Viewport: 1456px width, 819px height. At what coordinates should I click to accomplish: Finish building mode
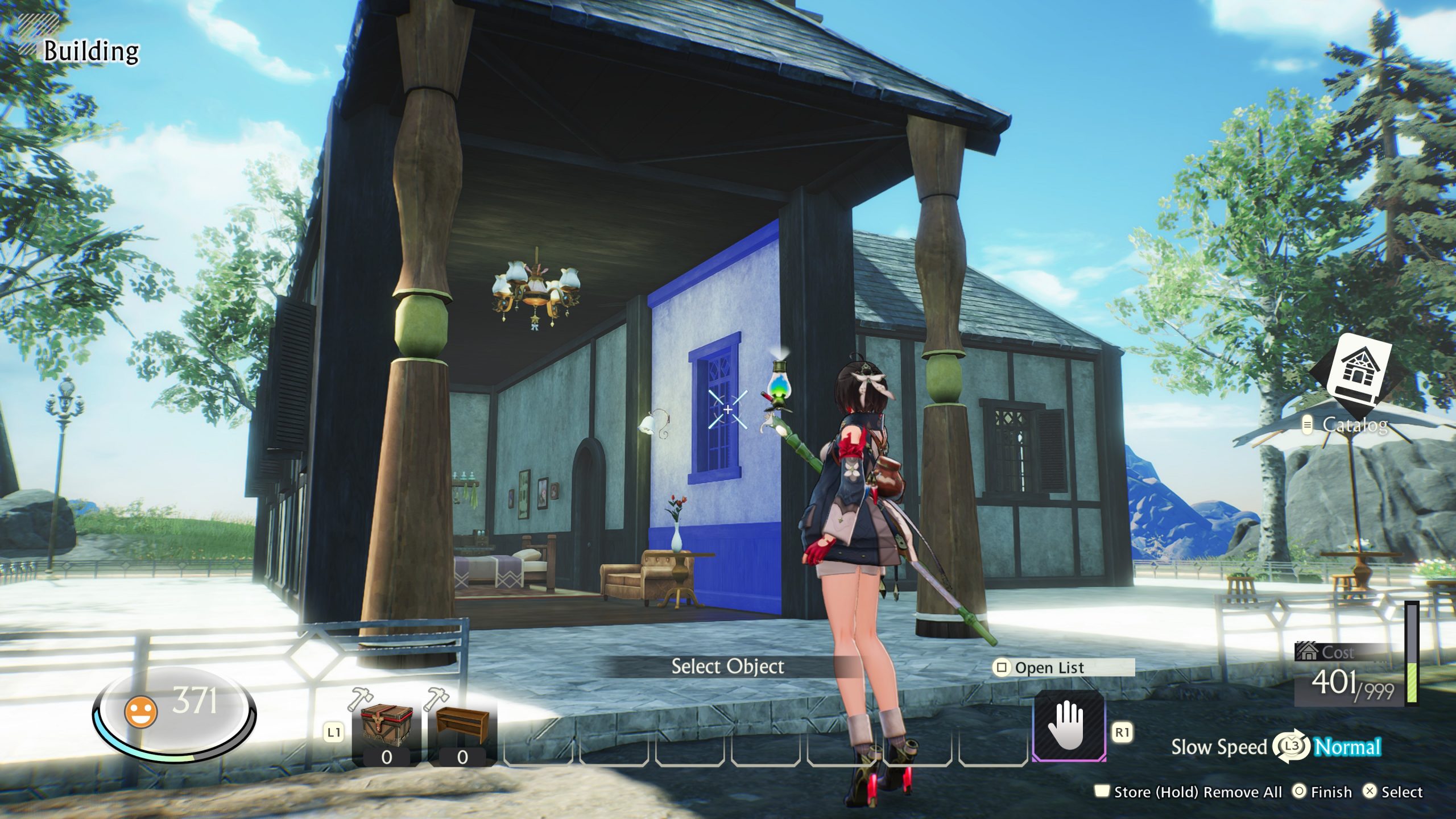click(1322, 792)
